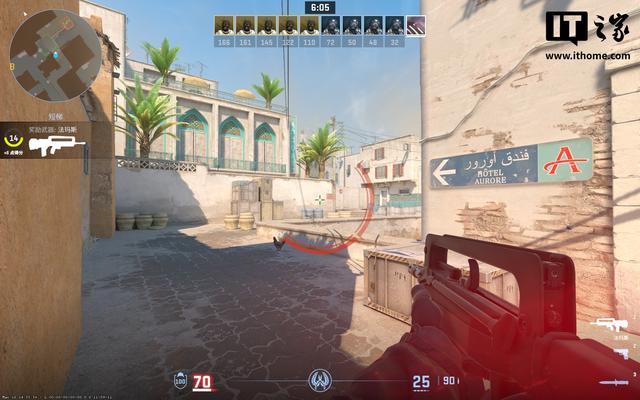Click the team emblem at bottom center
Screen dimensions: 640x400
pyautogui.click(x=320, y=381)
